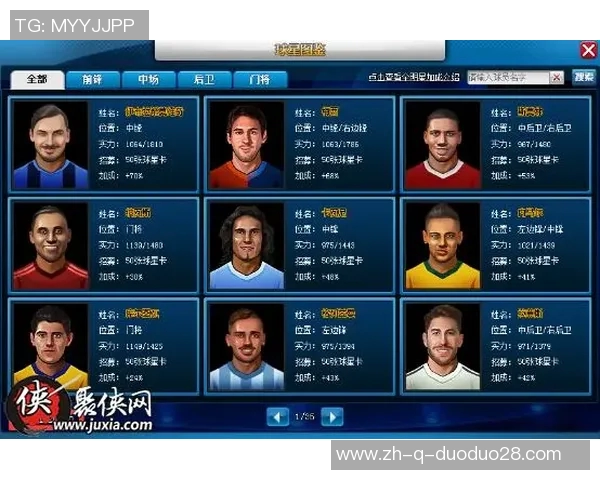Choose the player in the red-blue striped jersey
The height and width of the screenshot is (480, 600).
coord(246,146)
